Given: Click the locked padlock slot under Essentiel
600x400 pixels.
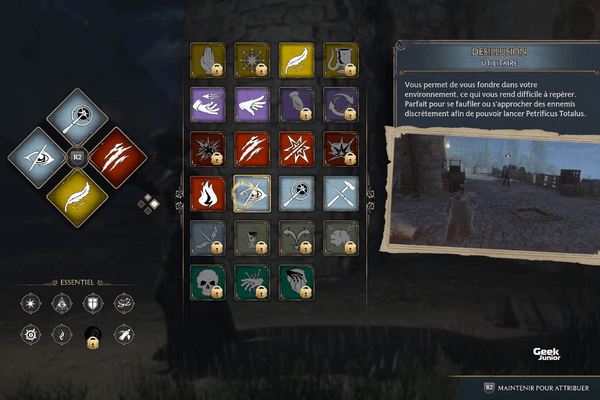Looking at the screenshot, I should tap(93, 335).
